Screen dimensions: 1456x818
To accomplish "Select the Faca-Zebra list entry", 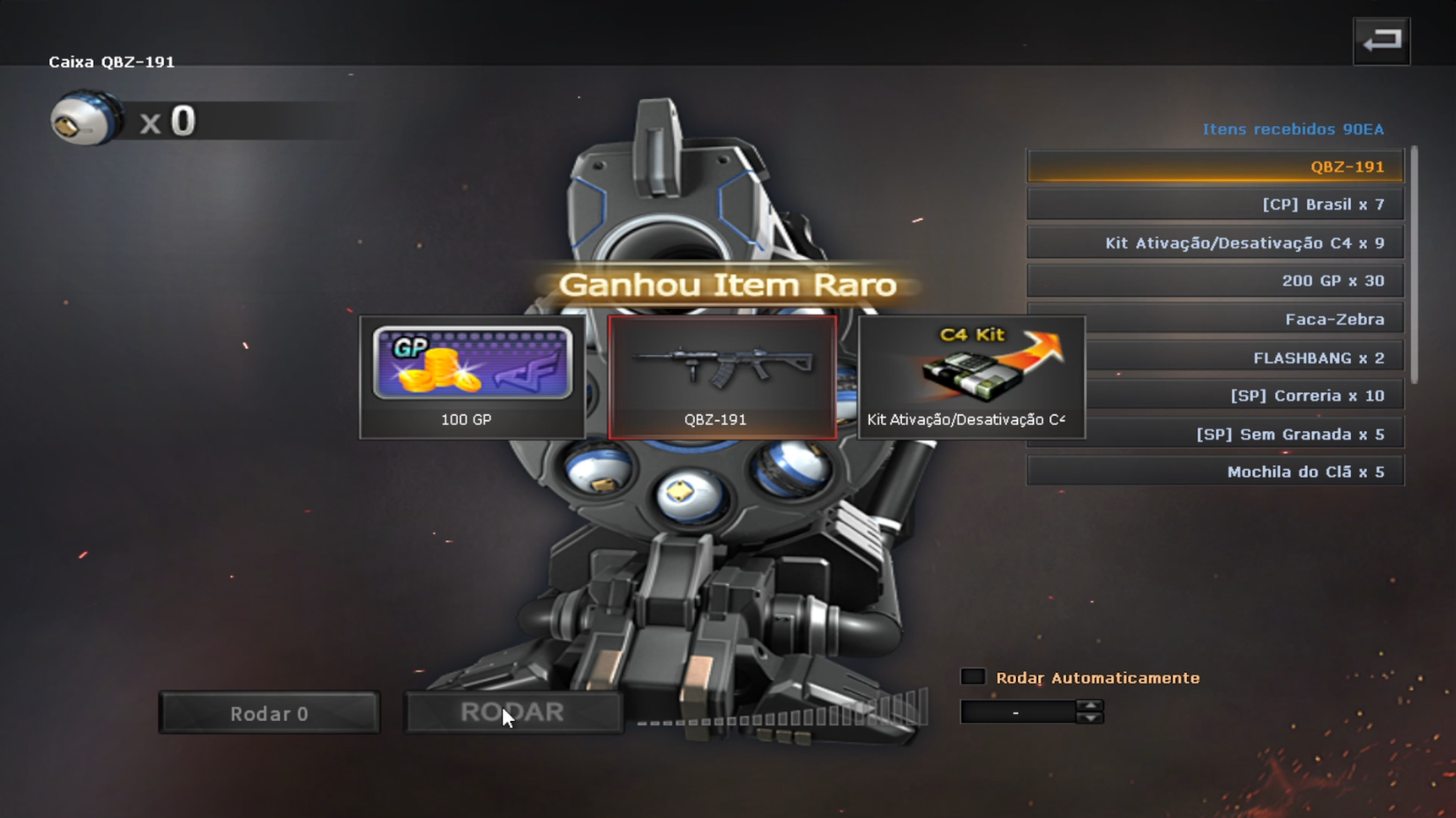I will point(1215,319).
